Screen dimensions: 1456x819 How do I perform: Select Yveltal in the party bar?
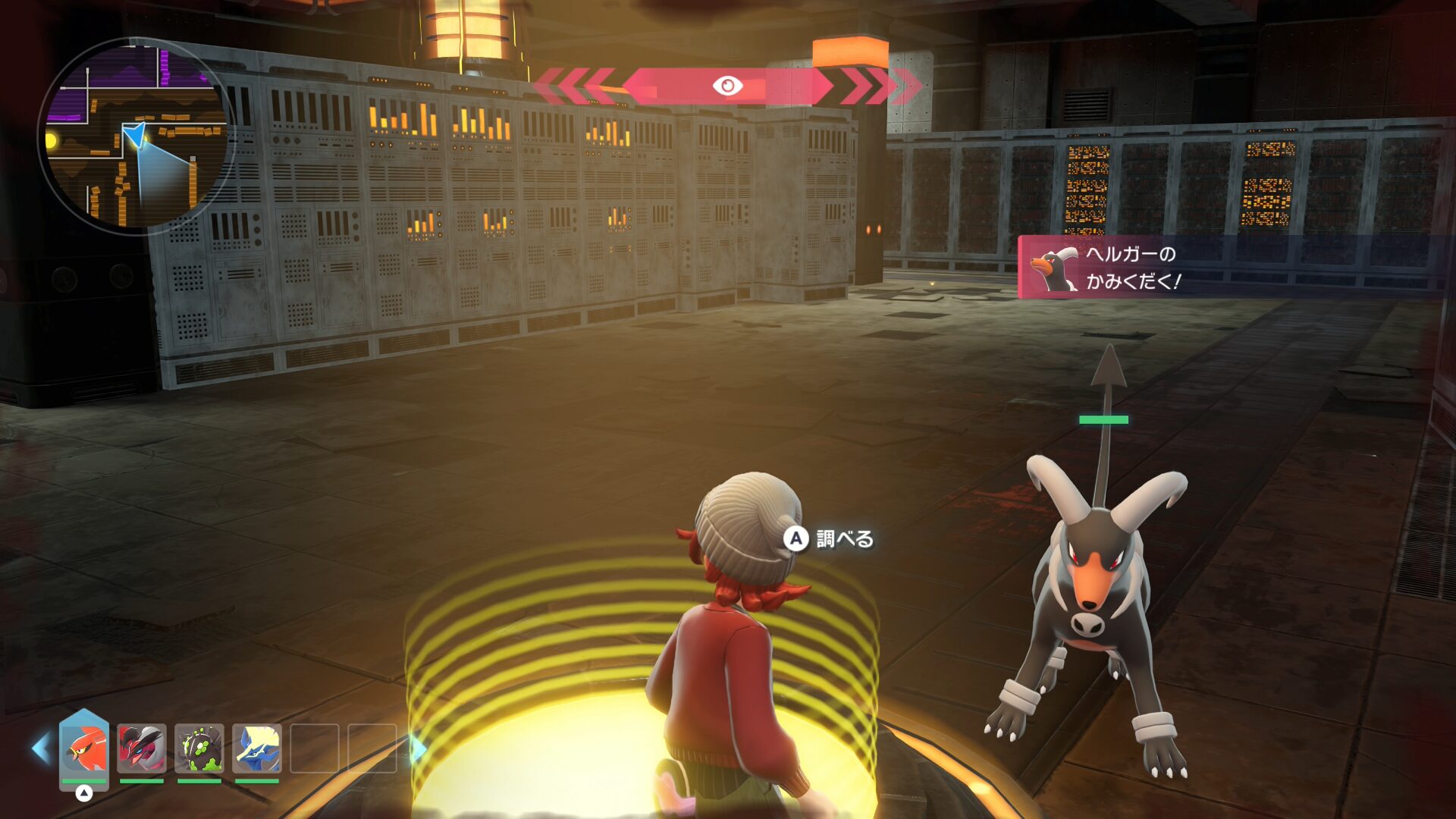click(x=142, y=748)
